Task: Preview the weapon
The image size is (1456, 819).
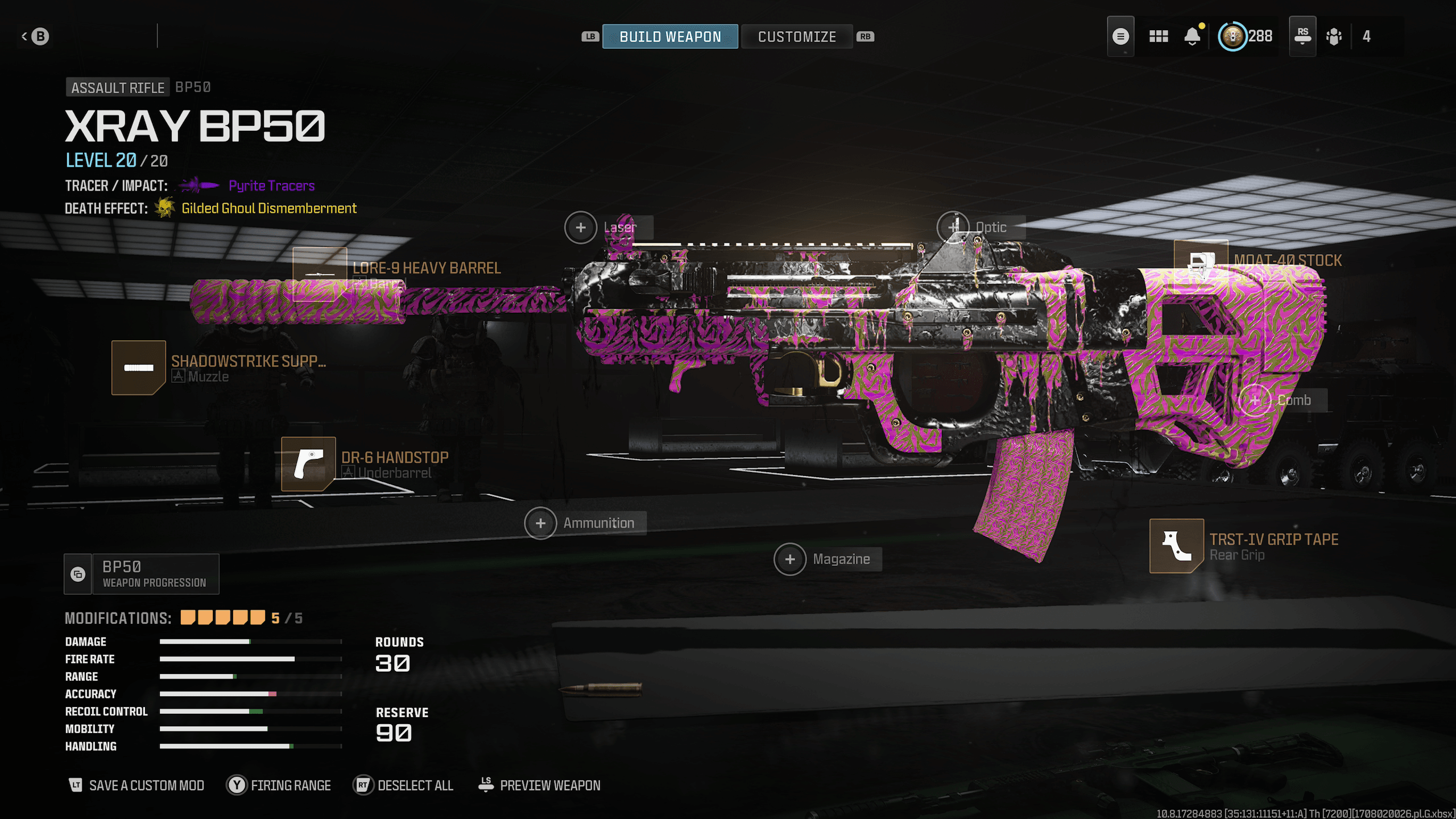Action: pos(539,785)
